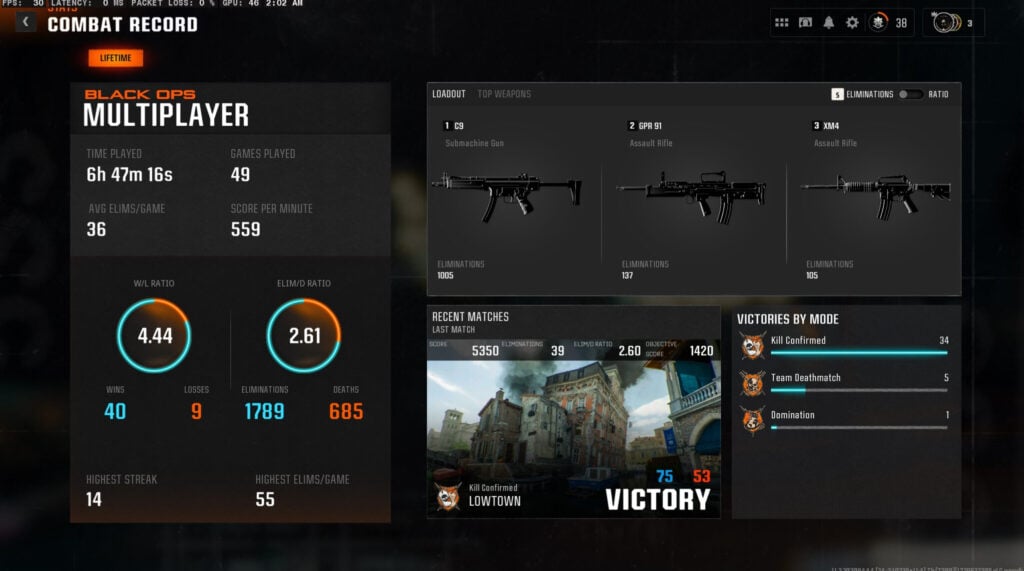Show notifications with the bell icon
Image resolution: width=1024 pixels, height=571 pixels.
pos(828,22)
